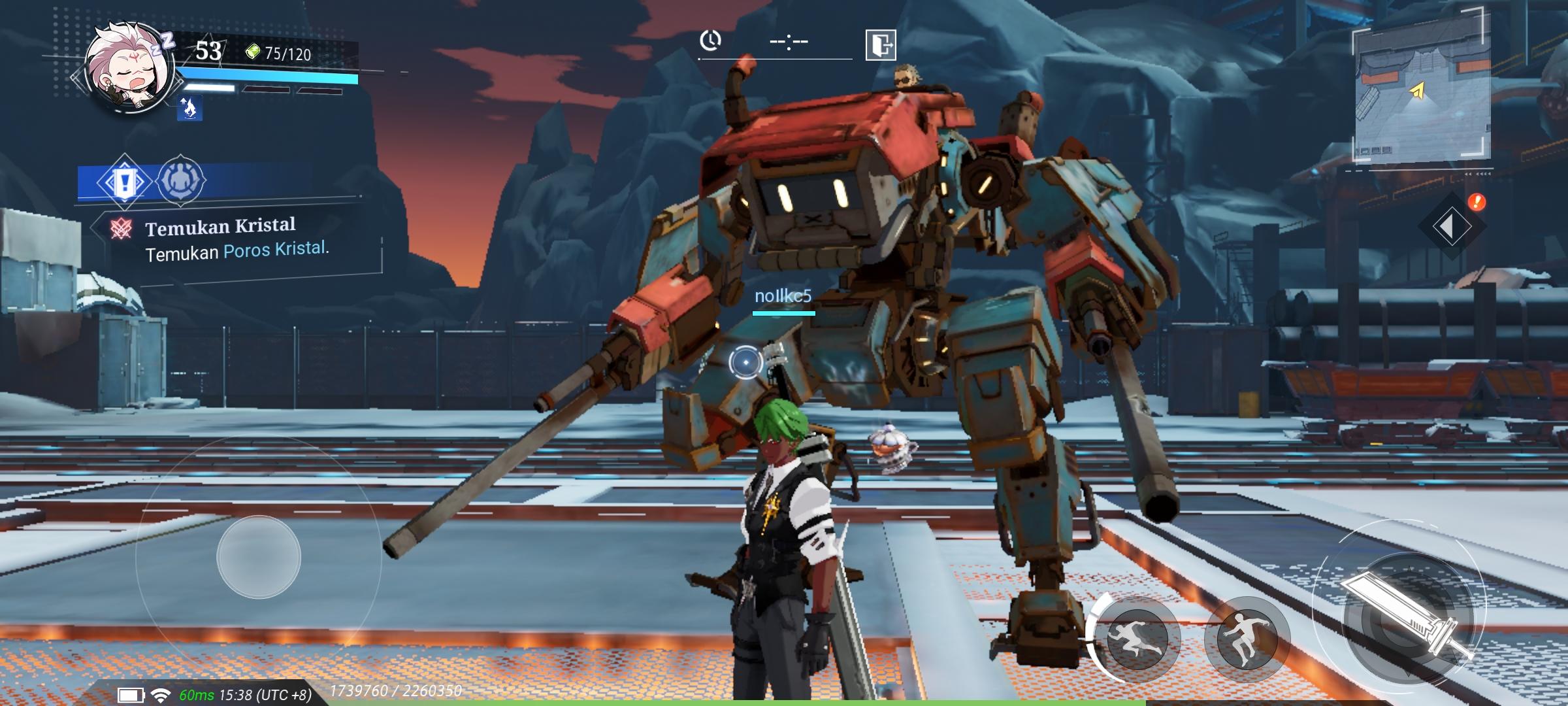Image resolution: width=1568 pixels, height=706 pixels.
Task: Switch to the team tab icon
Action: pos(180,180)
